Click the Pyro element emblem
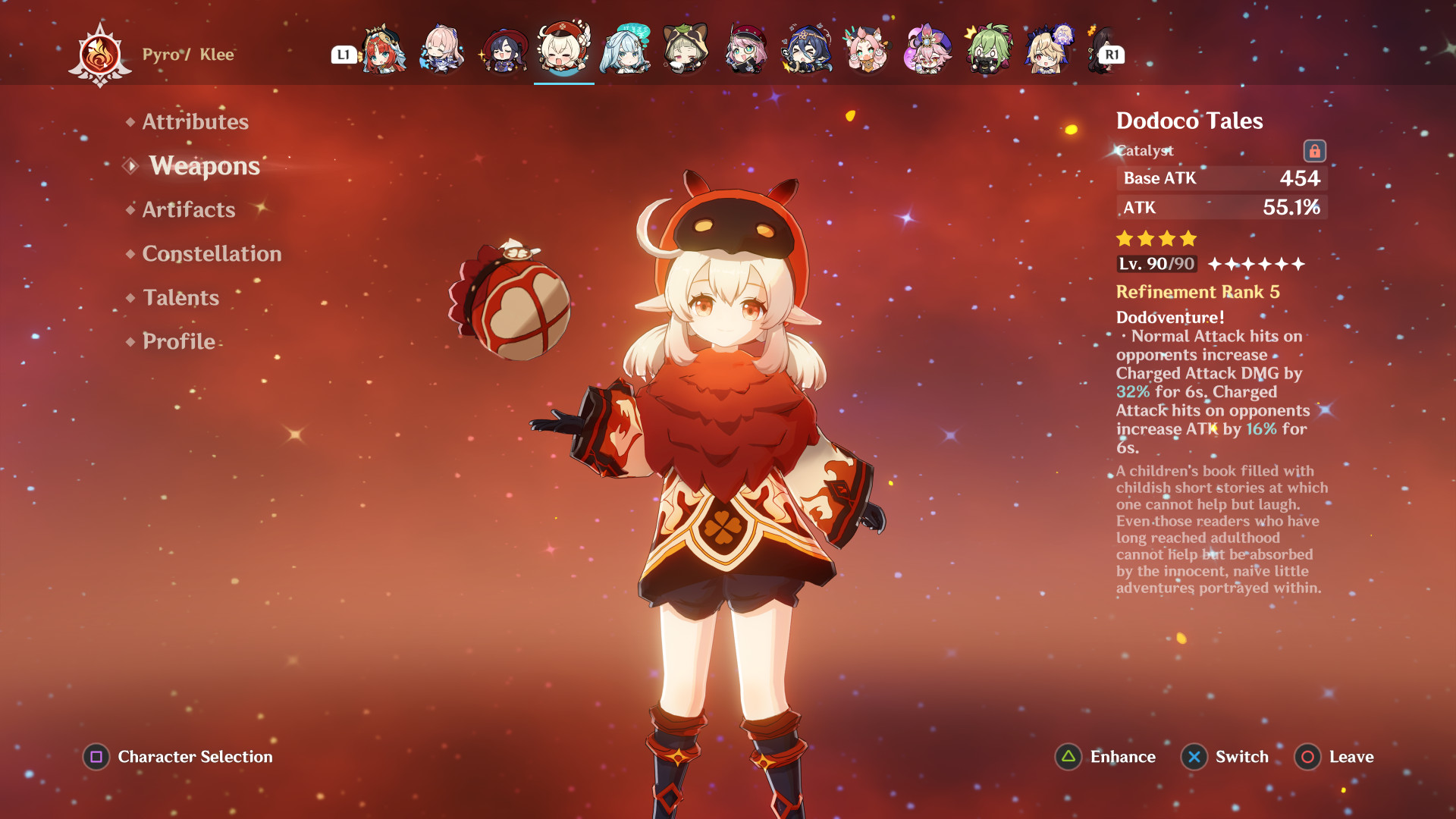Viewport: 1456px width, 819px height. 101,53
